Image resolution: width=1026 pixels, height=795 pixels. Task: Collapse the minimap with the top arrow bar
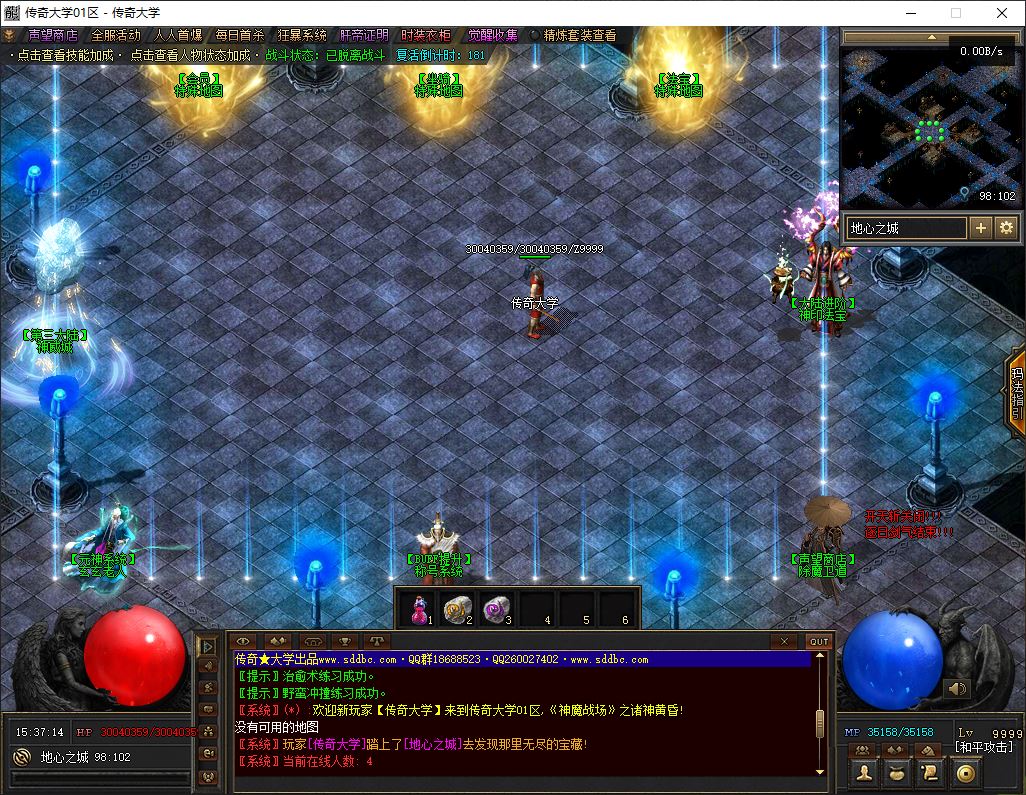[x=931, y=38]
